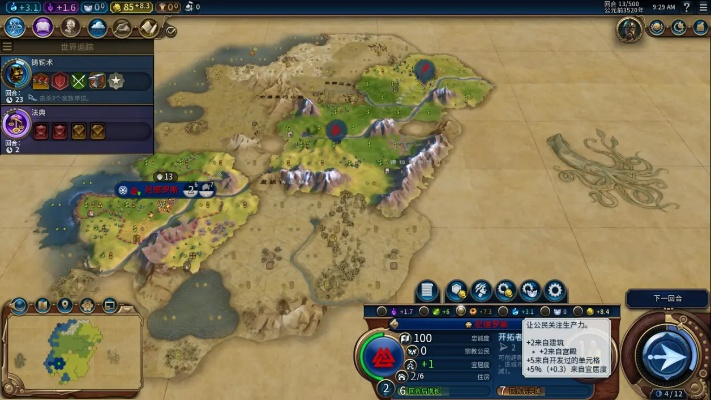This screenshot has height=400, width=711.
Task: Open the city details list icon
Action: tap(427, 291)
